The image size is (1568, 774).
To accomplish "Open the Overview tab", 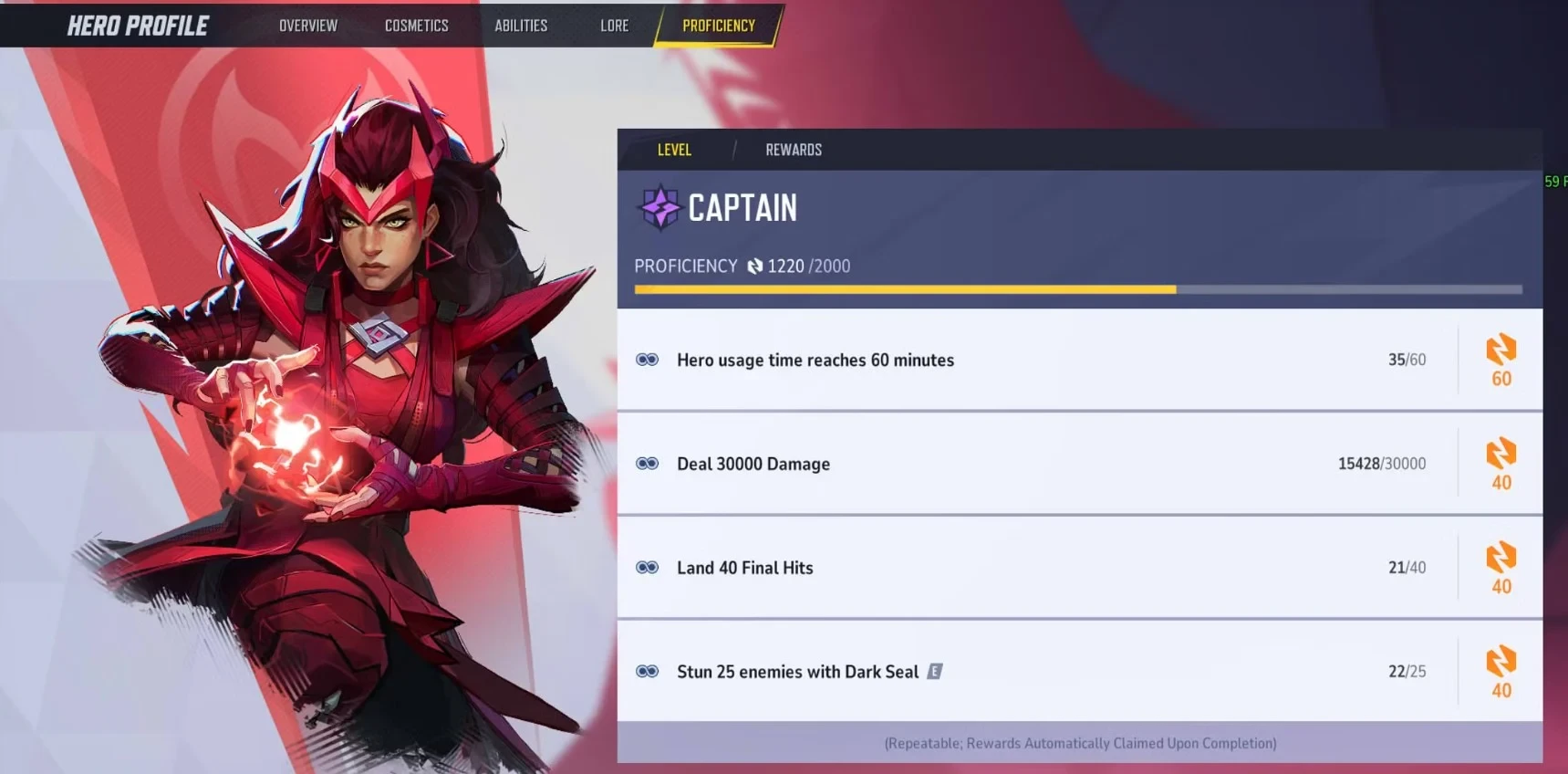I will pyautogui.click(x=307, y=26).
